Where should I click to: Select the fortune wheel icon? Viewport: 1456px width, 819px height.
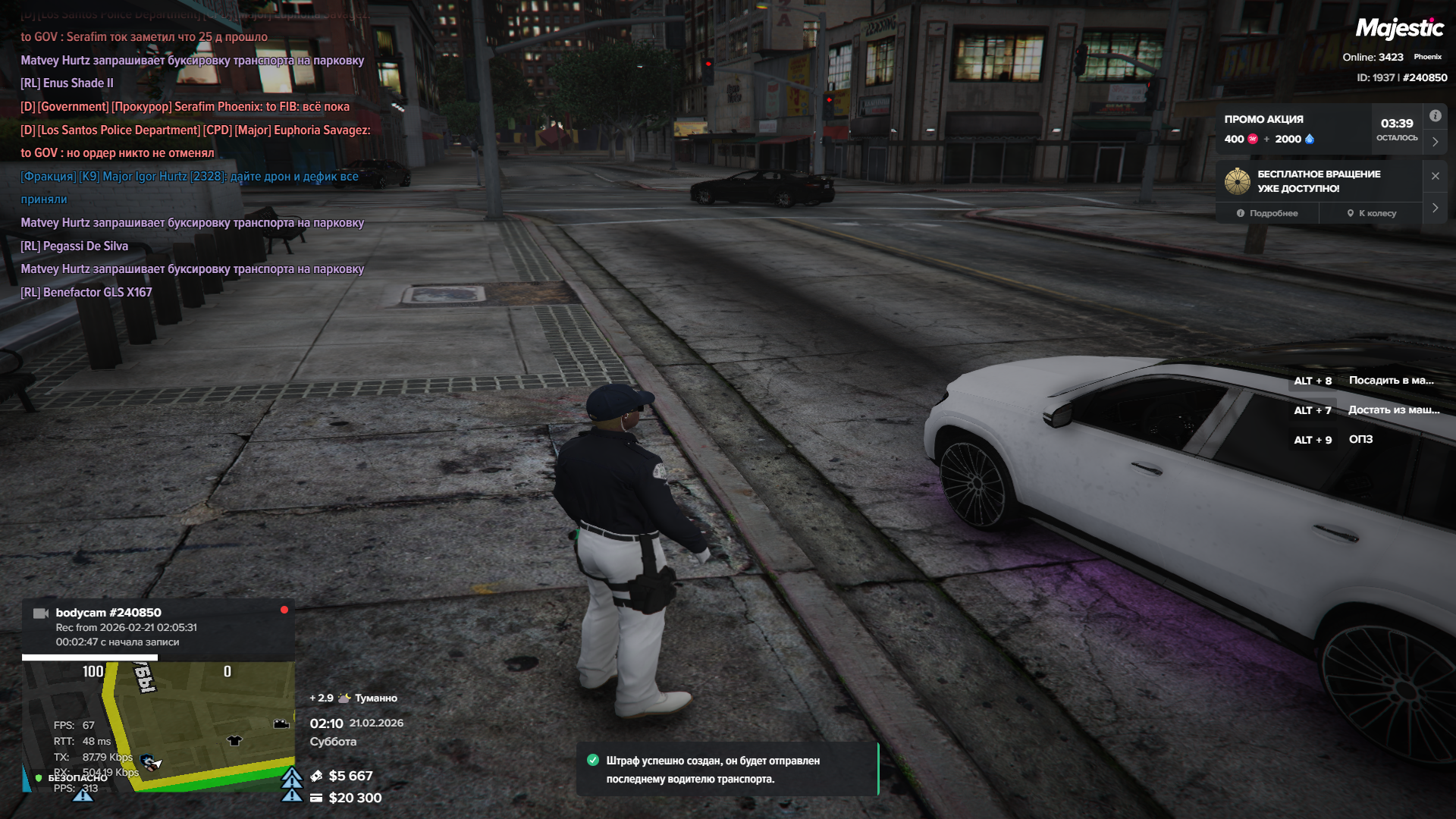coord(1238,181)
